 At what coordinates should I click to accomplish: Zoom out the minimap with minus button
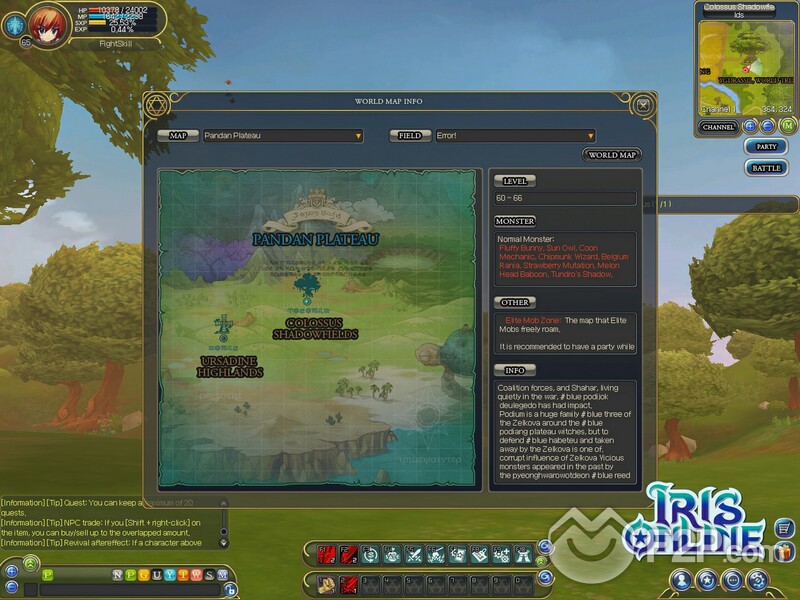pos(768,126)
